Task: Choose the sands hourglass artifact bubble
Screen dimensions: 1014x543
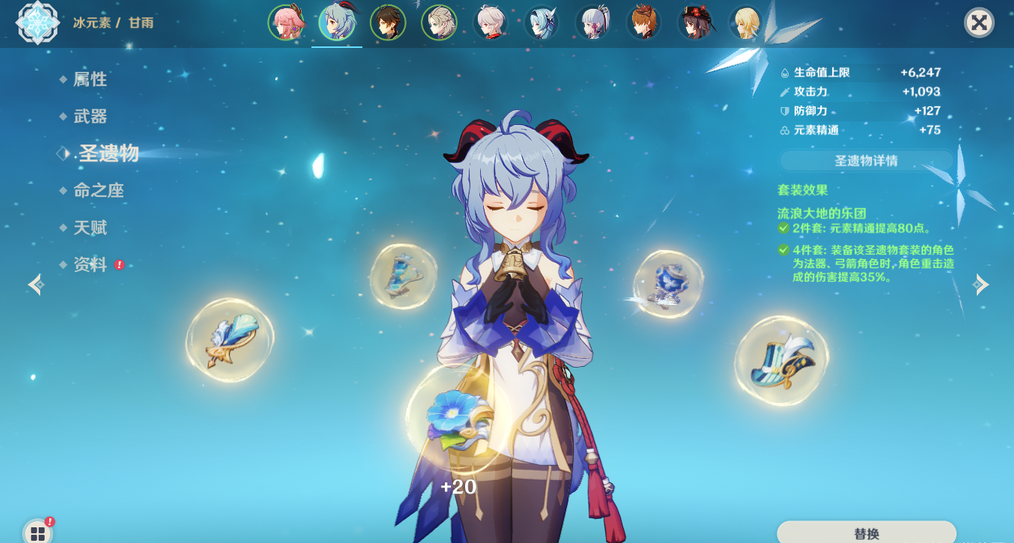Action: pos(403,275)
